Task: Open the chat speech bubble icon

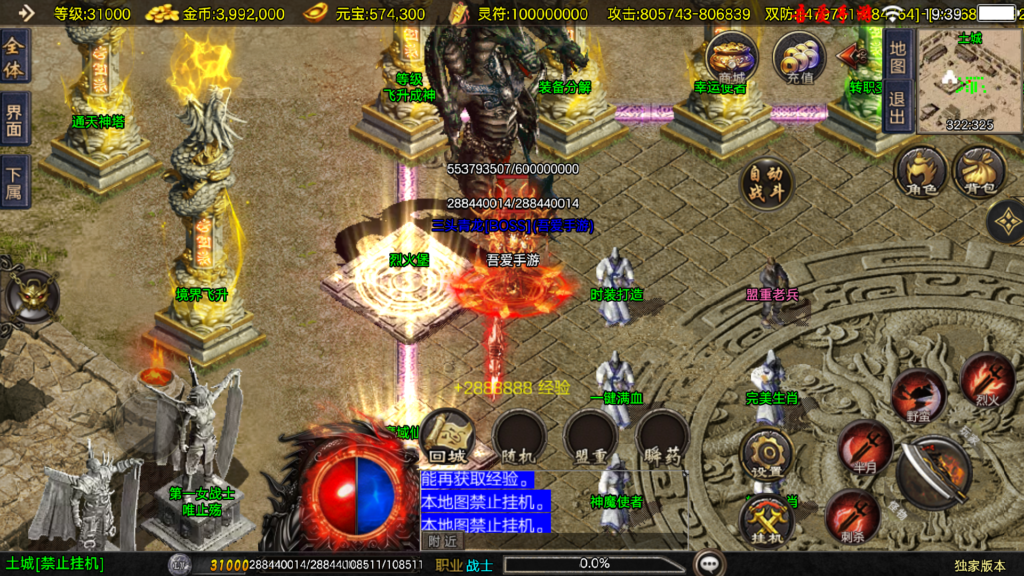Action: coord(710,564)
